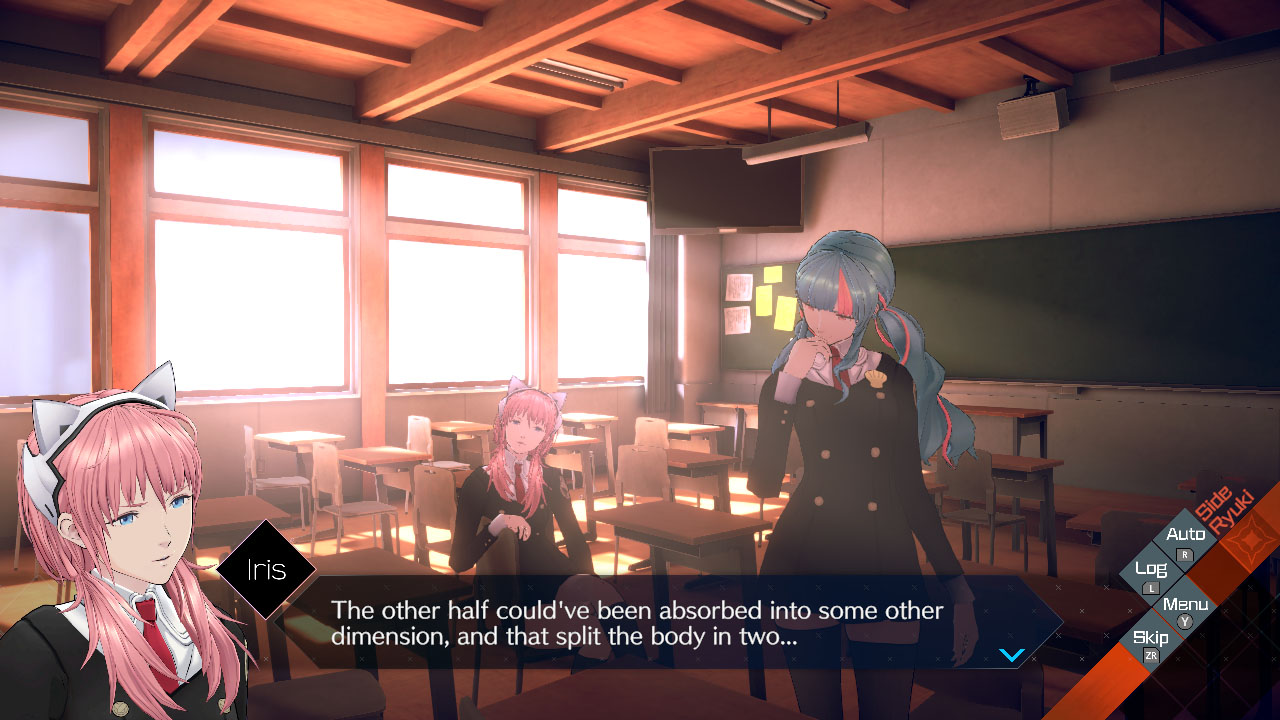Open the conversation Log panel
Image resolution: width=1280 pixels, height=720 pixels.
(1152, 569)
